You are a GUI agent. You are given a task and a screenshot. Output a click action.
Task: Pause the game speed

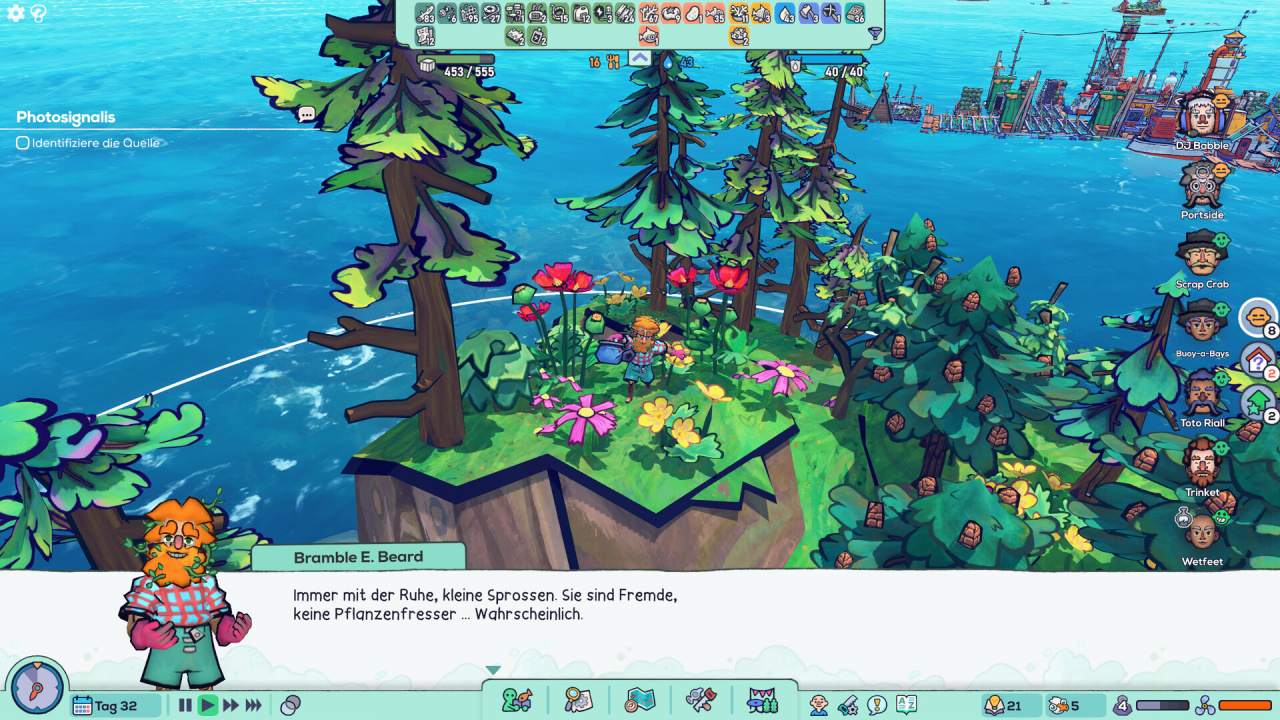(x=185, y=705)
